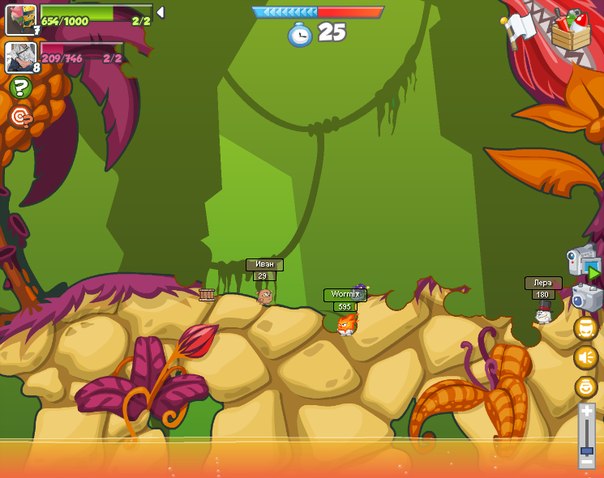Toggle the target hint icon
The width and height of the screenshot is (604, 478).
(x=20, y=117)
